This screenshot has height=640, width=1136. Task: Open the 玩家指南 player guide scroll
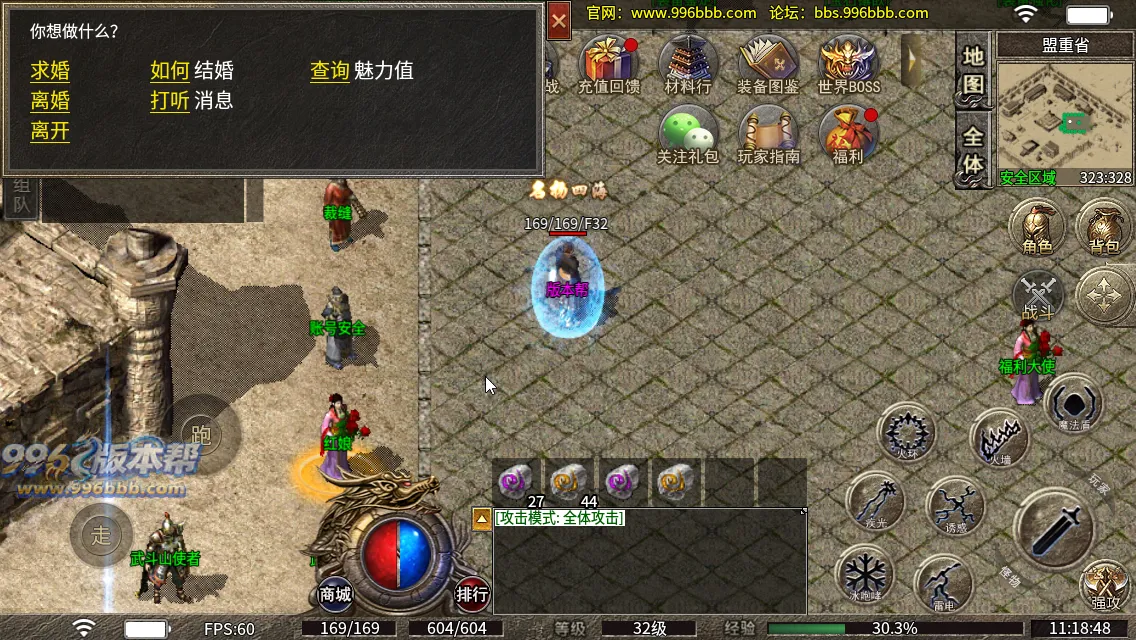click(768, 134)
